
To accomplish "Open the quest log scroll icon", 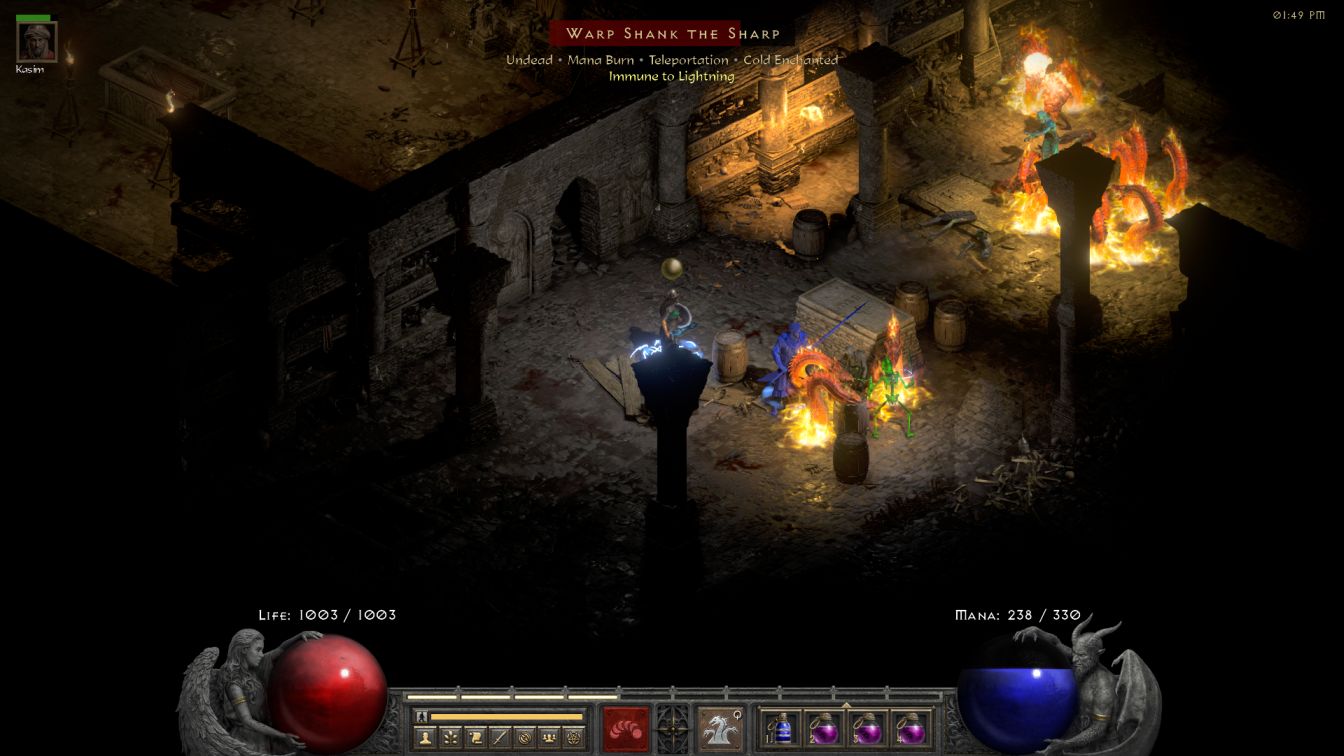I will [475, 738].
